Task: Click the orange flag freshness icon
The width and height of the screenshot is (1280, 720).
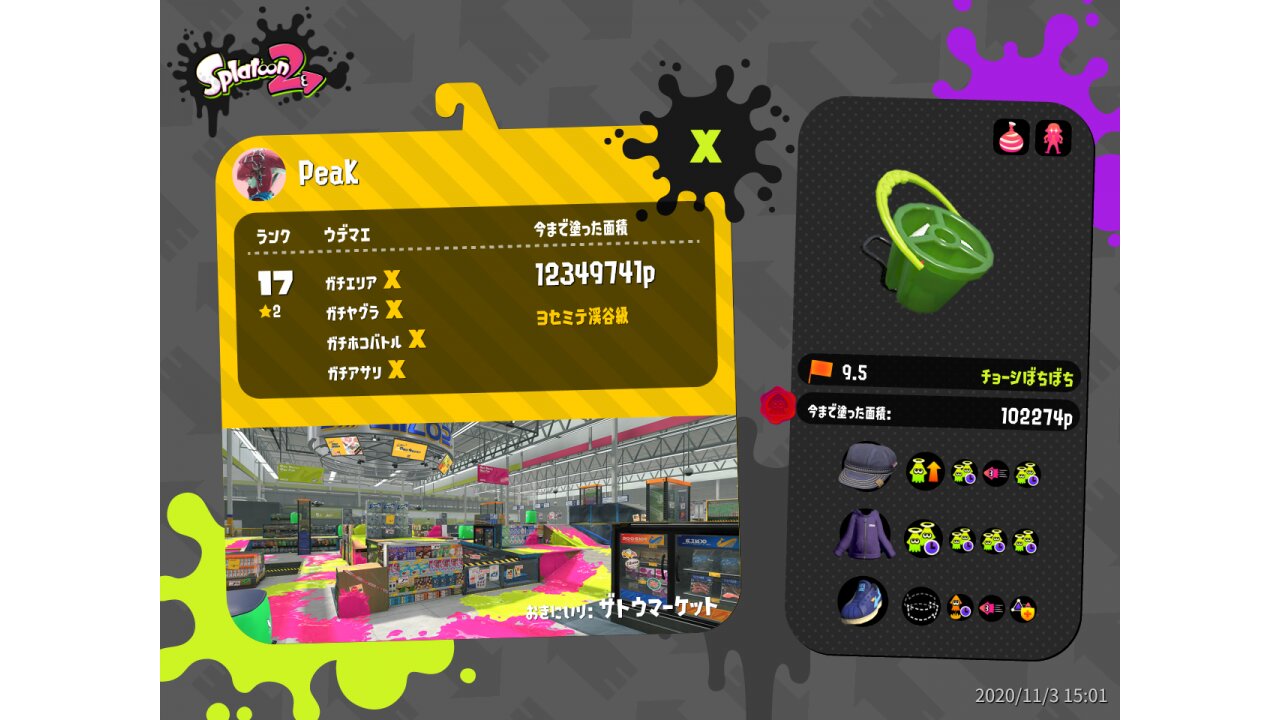Action: click(x=821, y=372)
